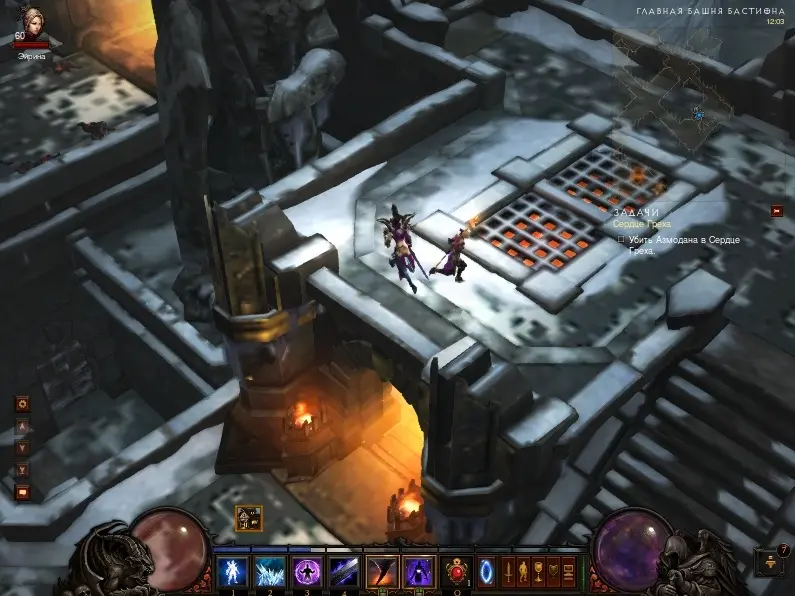Click the house buff icon above skill bar
This screenshot has height=596, width=795.
248,517
